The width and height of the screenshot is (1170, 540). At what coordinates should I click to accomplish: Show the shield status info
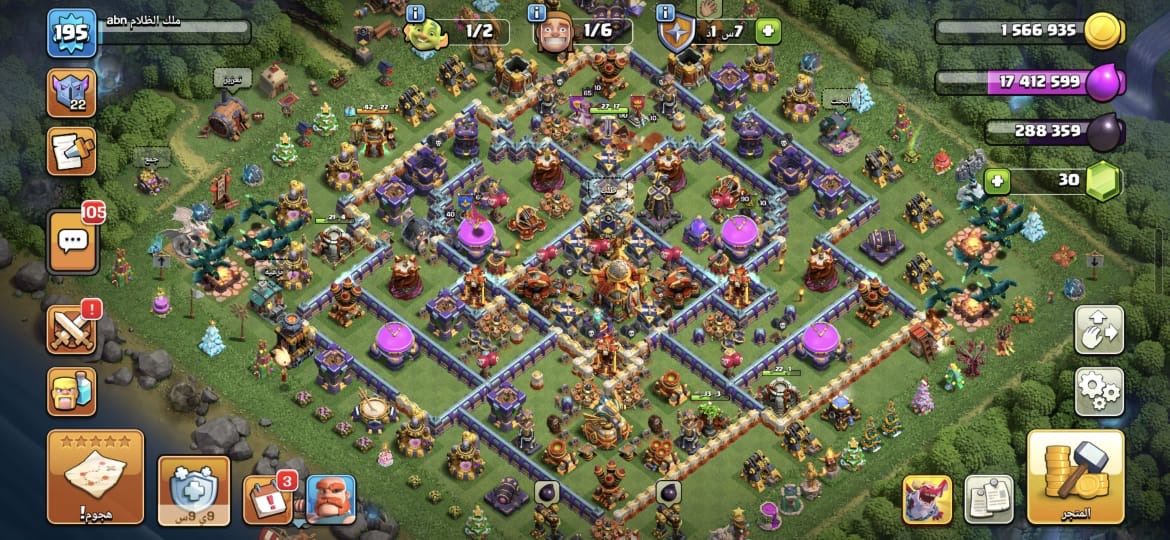(667, 14)
